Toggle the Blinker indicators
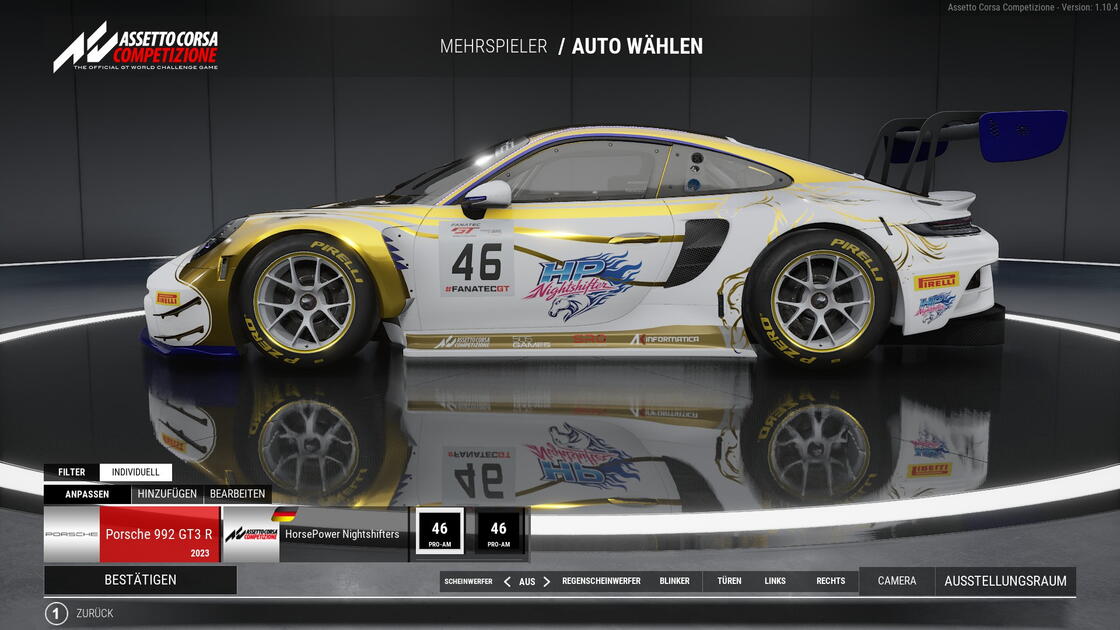1120x630 pixels. pos(674,581)
